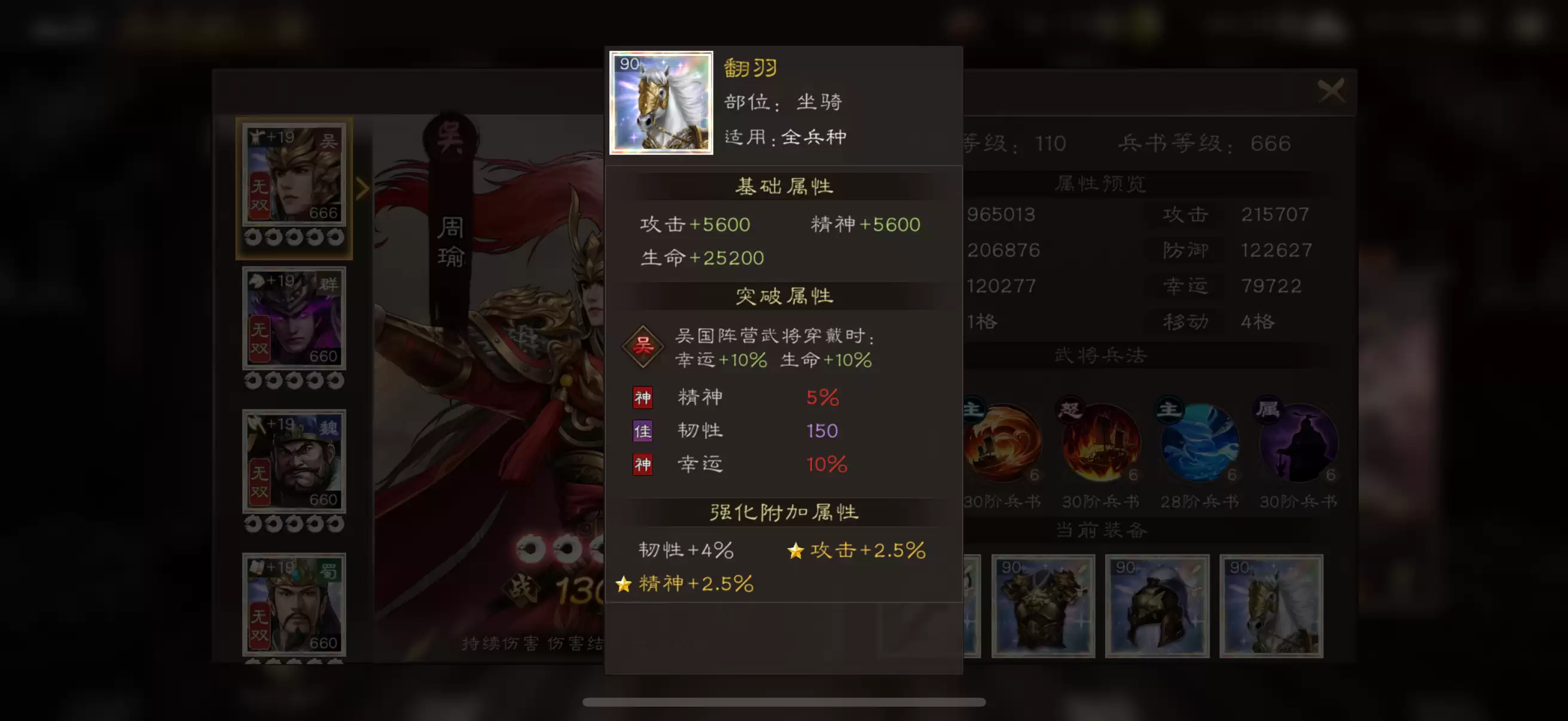Image resolution: width=1568 pixels, height=721 pixels.
Task: Click the star beside 攻击+2.5%
Action: pos(796,551)
